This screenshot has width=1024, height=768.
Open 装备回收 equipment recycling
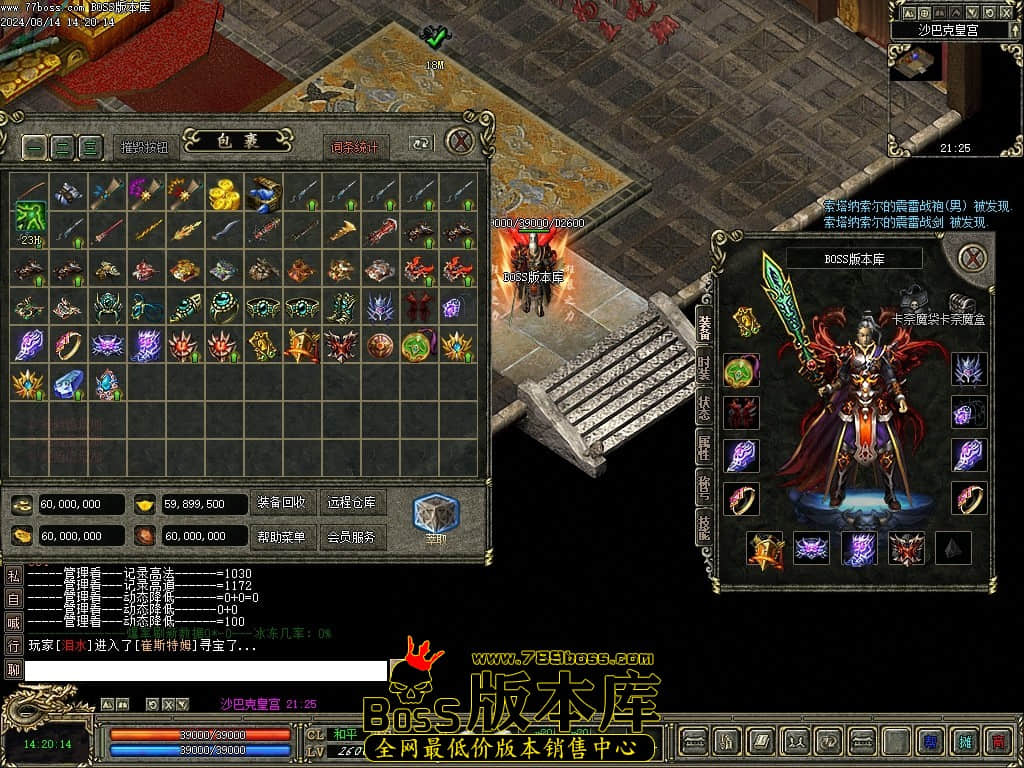pos(281,503)
